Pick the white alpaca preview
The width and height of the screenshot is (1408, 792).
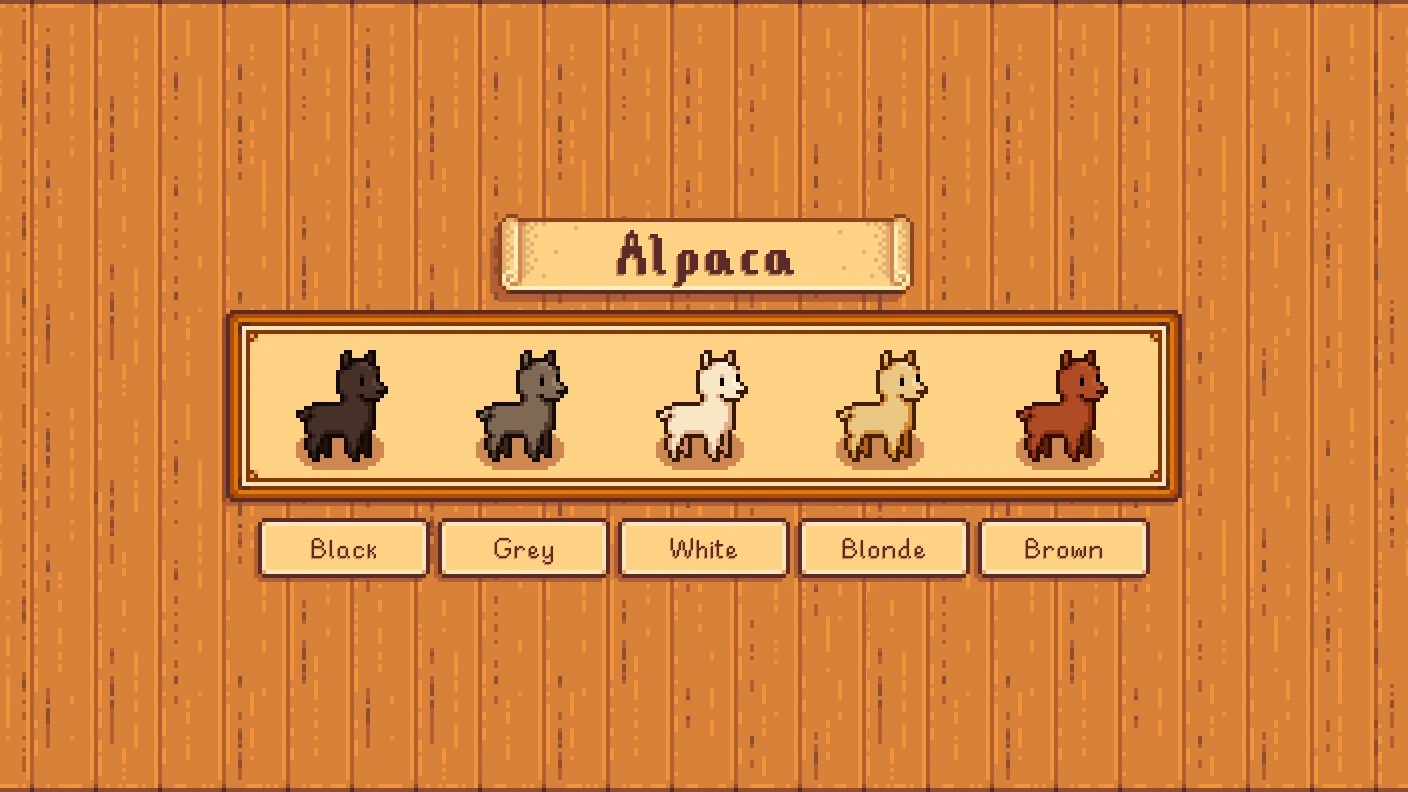(702, 407)
